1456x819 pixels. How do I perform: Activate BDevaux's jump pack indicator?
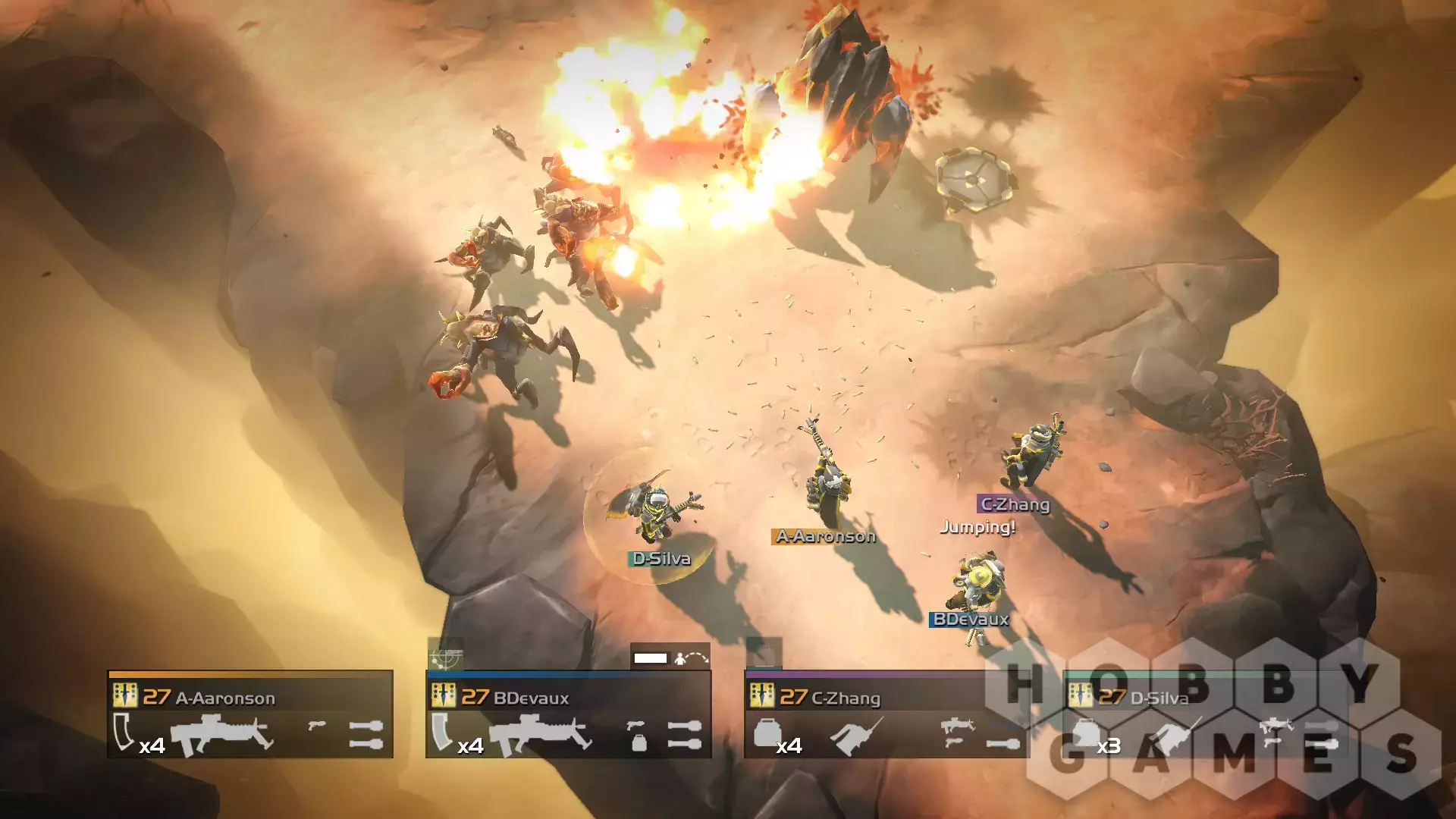click(691, 657)
